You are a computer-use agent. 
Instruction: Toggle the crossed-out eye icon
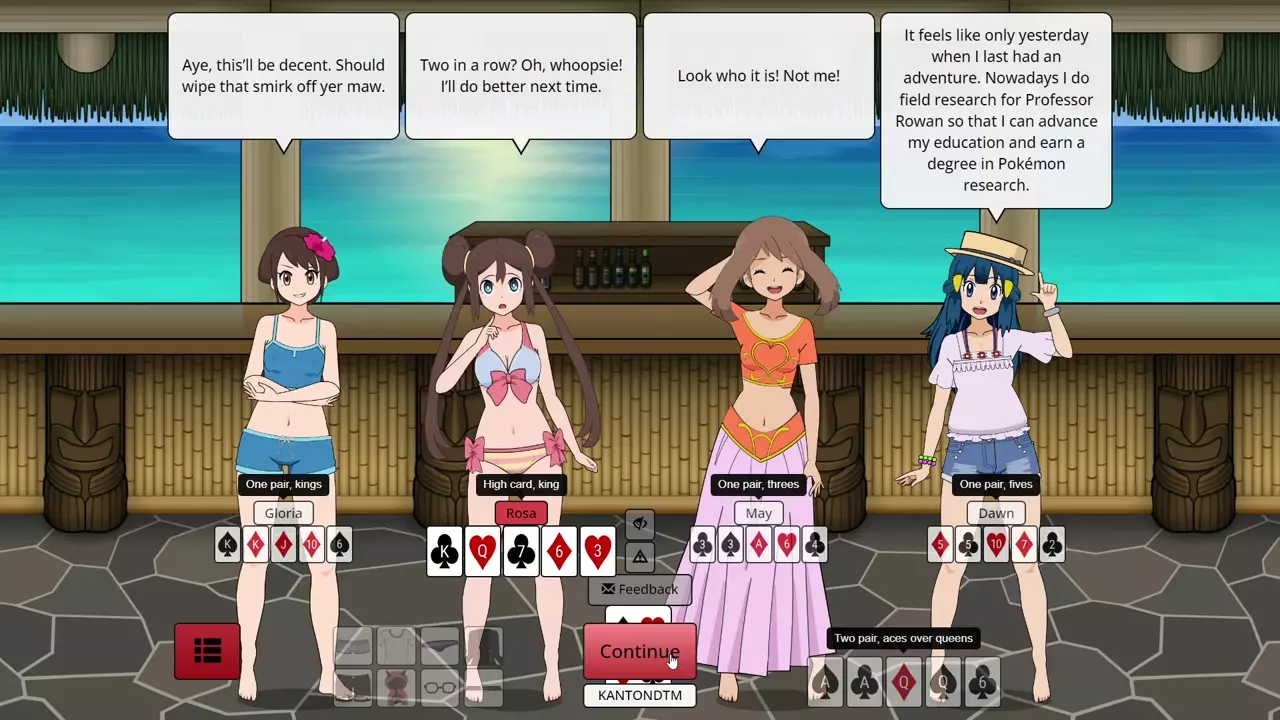pyautogui.click(x=640, y=523)
